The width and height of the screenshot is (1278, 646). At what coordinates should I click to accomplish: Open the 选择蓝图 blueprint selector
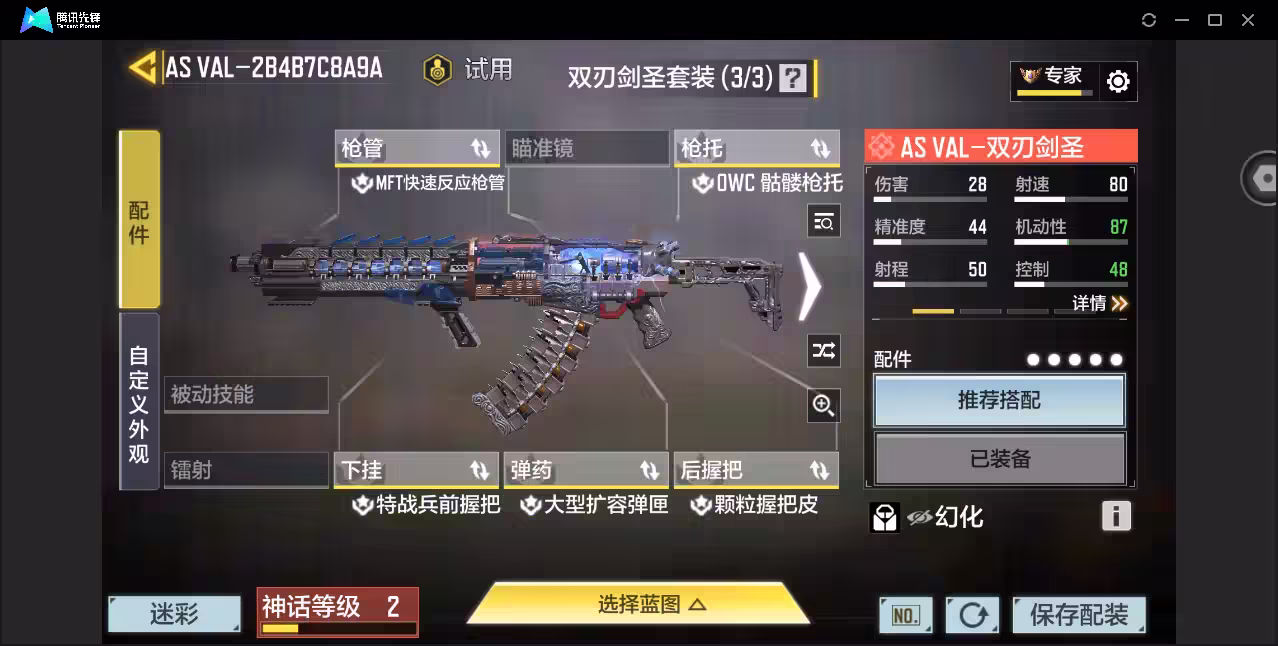tap(638, 604)
